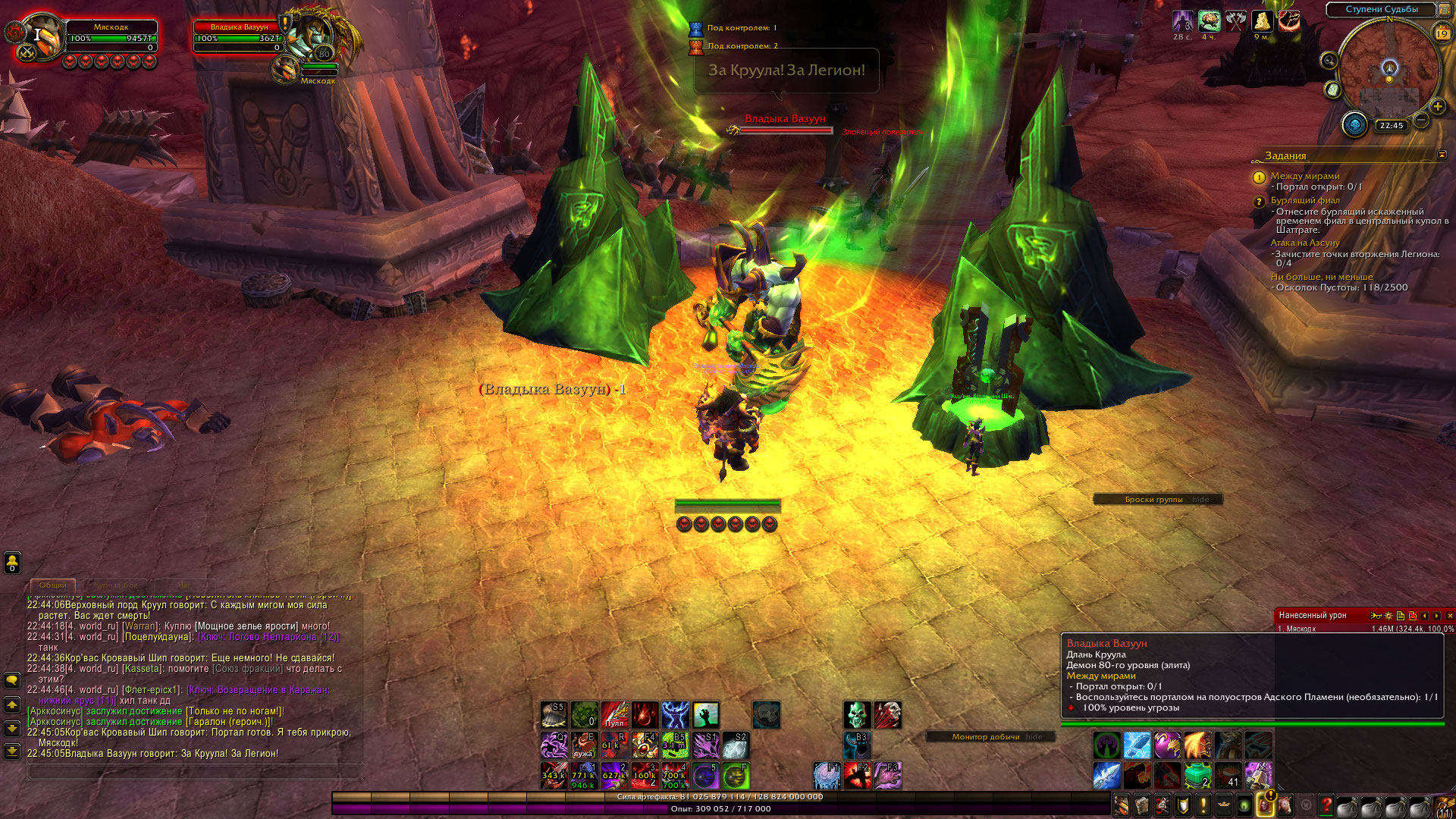Hide the Монитор добычи panel
This screenshot has width=1456, height=819.
[1034, 737]
